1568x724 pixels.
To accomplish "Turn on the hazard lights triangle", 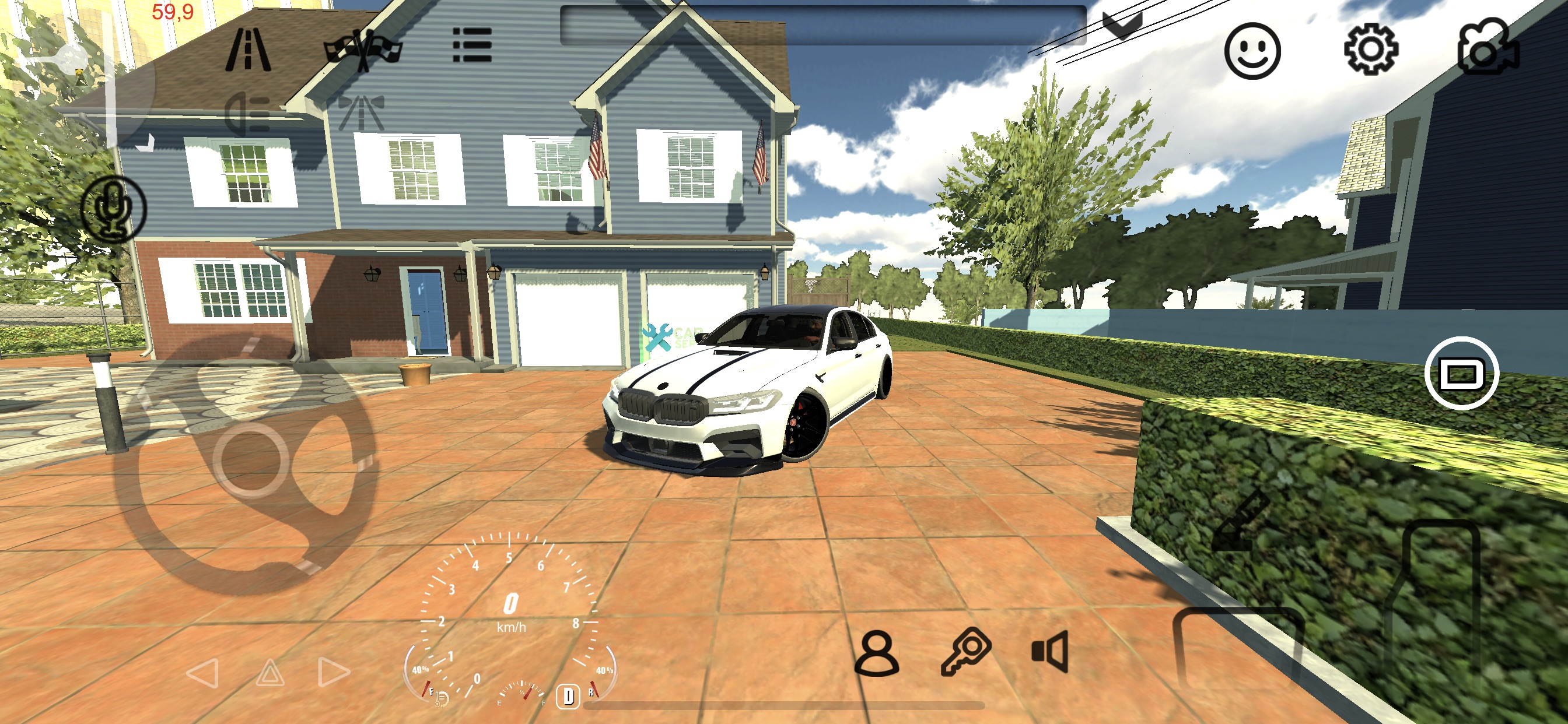I will click(270, 673).
